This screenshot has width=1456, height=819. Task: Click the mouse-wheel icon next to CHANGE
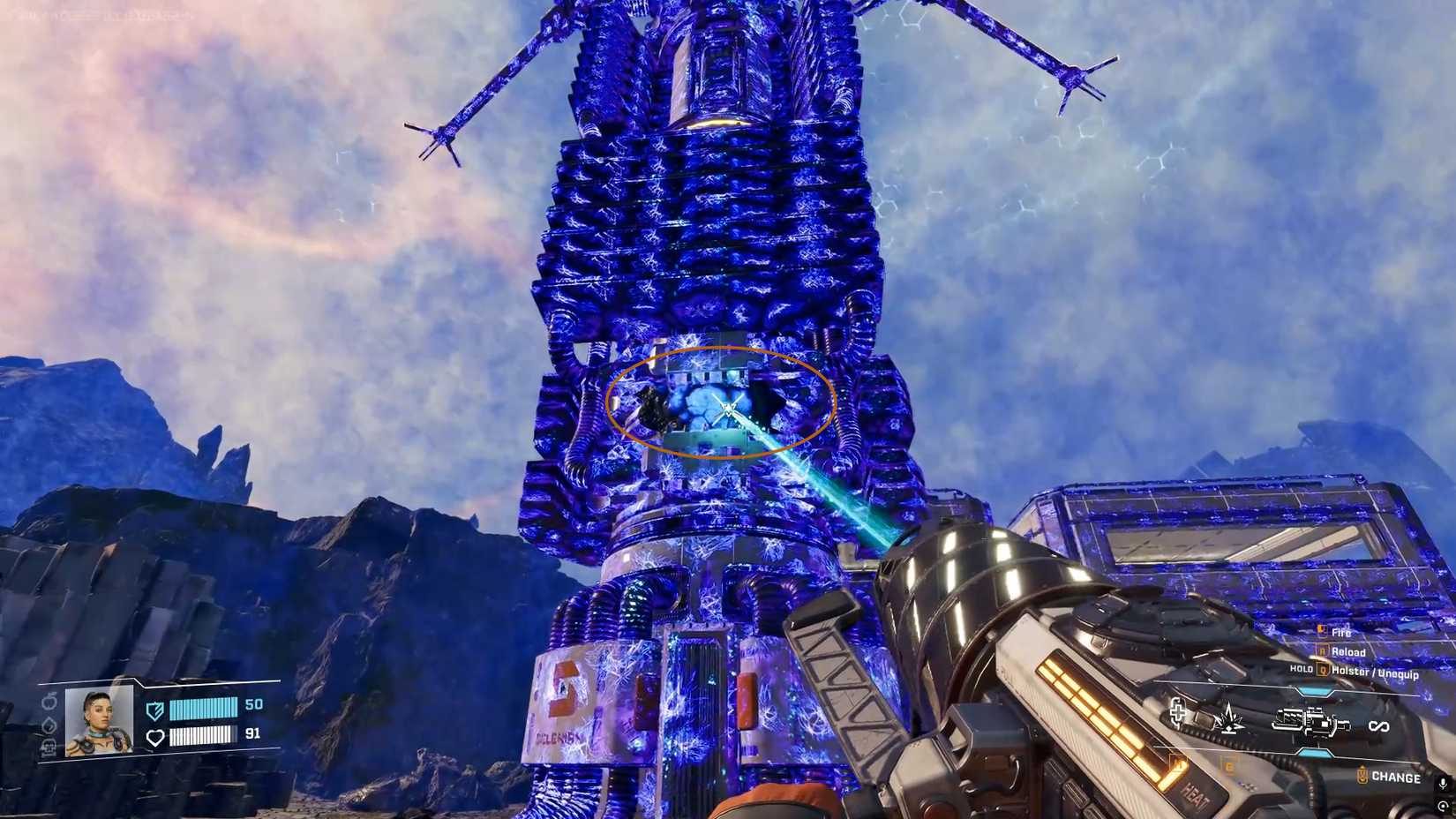pos(1362,774)
